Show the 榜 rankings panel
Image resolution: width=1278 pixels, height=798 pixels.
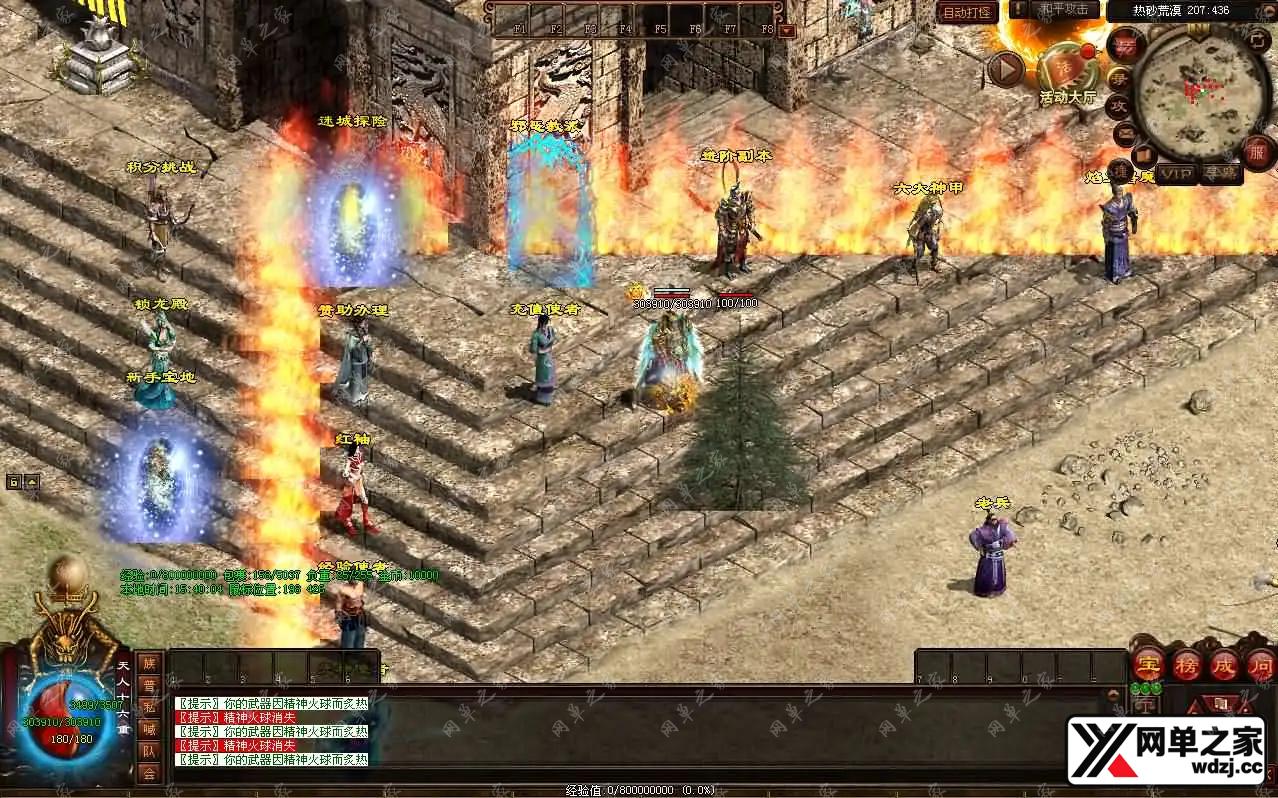click(x=1187, y=664)
